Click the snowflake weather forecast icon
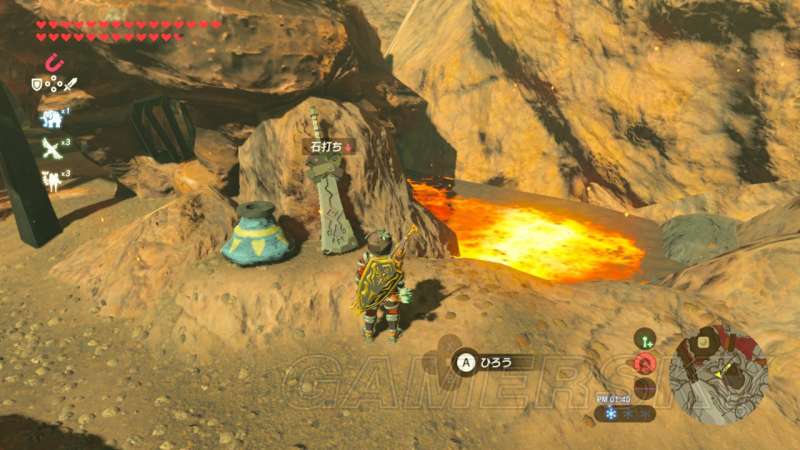The height and width of the screenshot is (450, 800). (609, 413)
